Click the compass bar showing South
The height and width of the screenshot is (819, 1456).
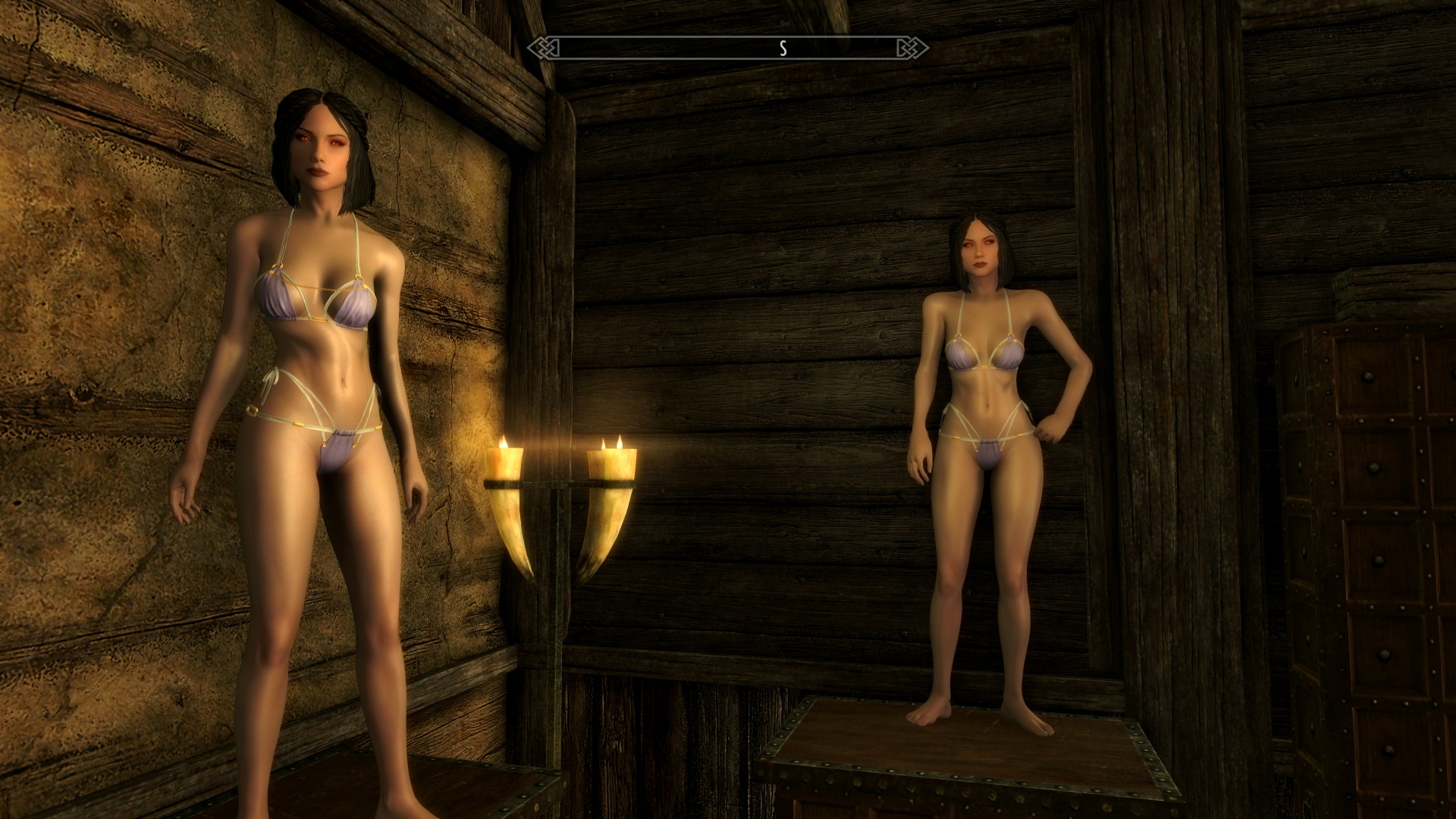tap(728, 49)
